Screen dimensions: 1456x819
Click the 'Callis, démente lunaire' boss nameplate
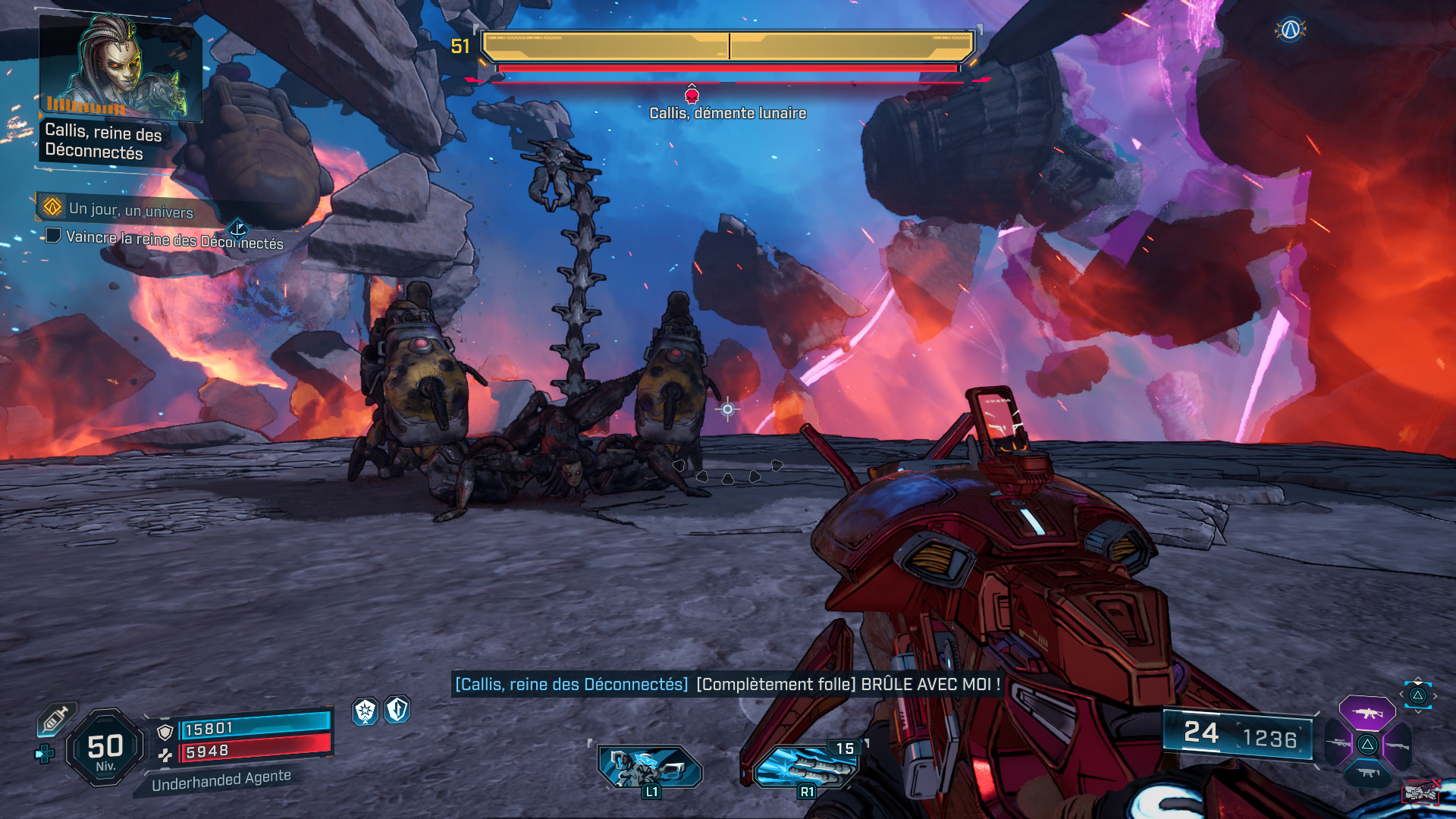point(727,114)
